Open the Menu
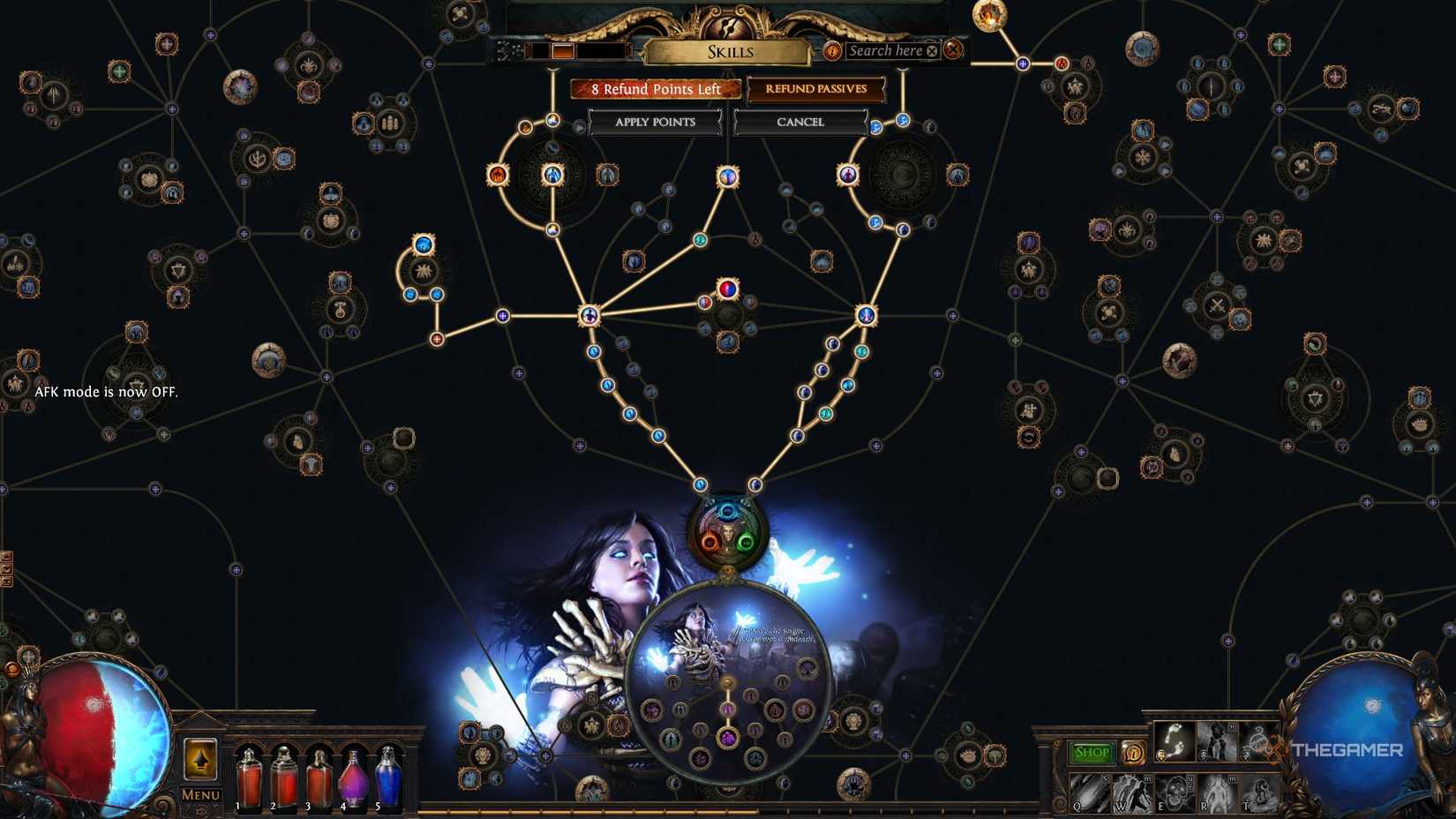 pos(199,795)
